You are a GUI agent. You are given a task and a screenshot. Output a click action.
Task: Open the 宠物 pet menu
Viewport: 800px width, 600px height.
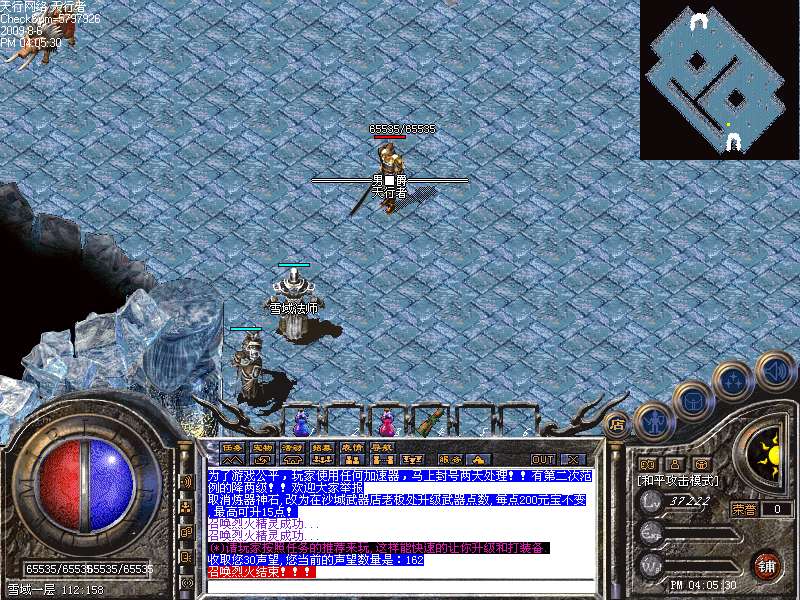pos(262,447)
